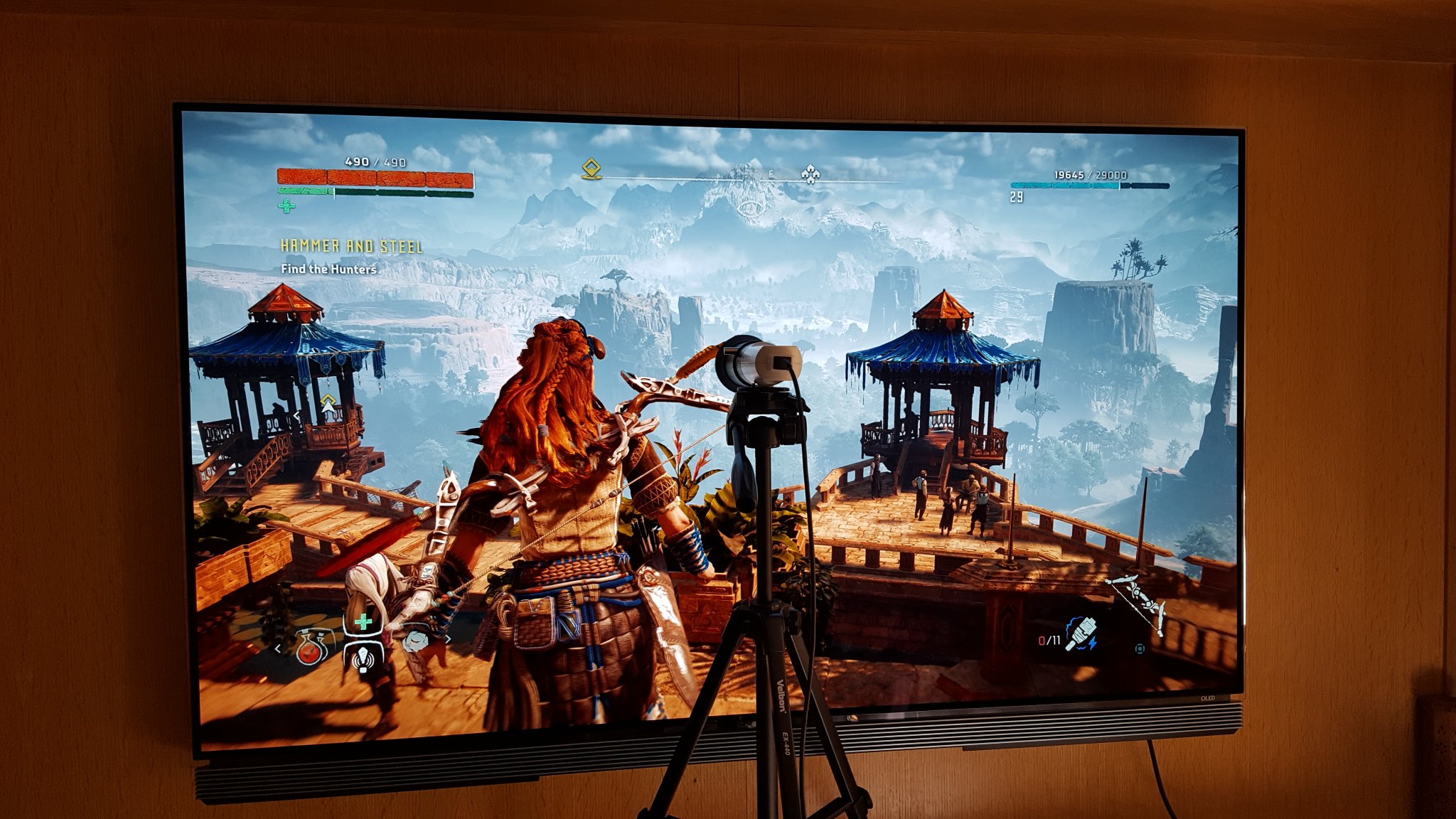Open the previous item with the left carousel arrow
Viewport: 1456px width, 819px height.
(277, 649)
